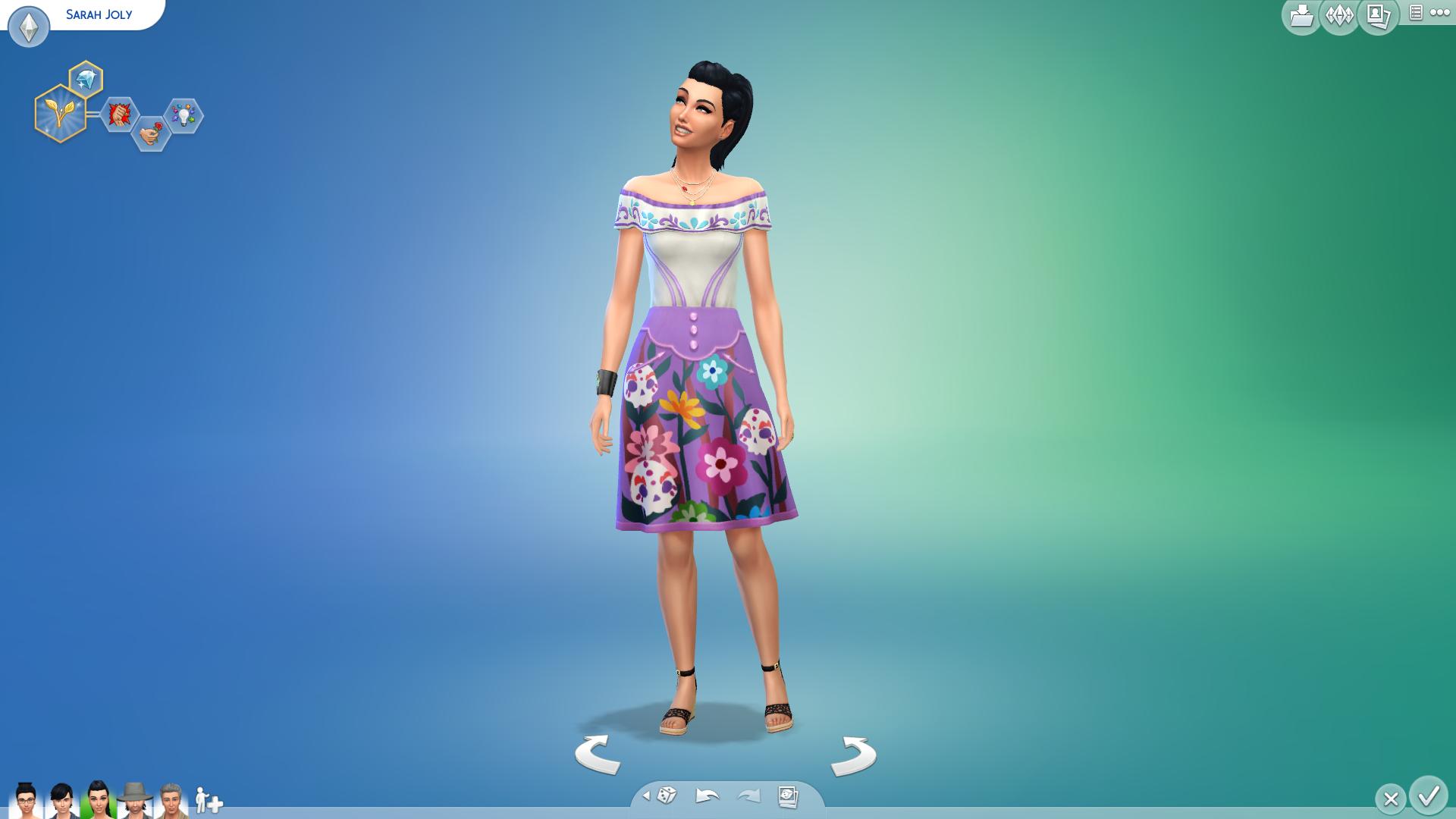The width and height of the screenshot is (1456, 819).
Task: Select the Sim with short black bangs
Action: coord(61,800)
